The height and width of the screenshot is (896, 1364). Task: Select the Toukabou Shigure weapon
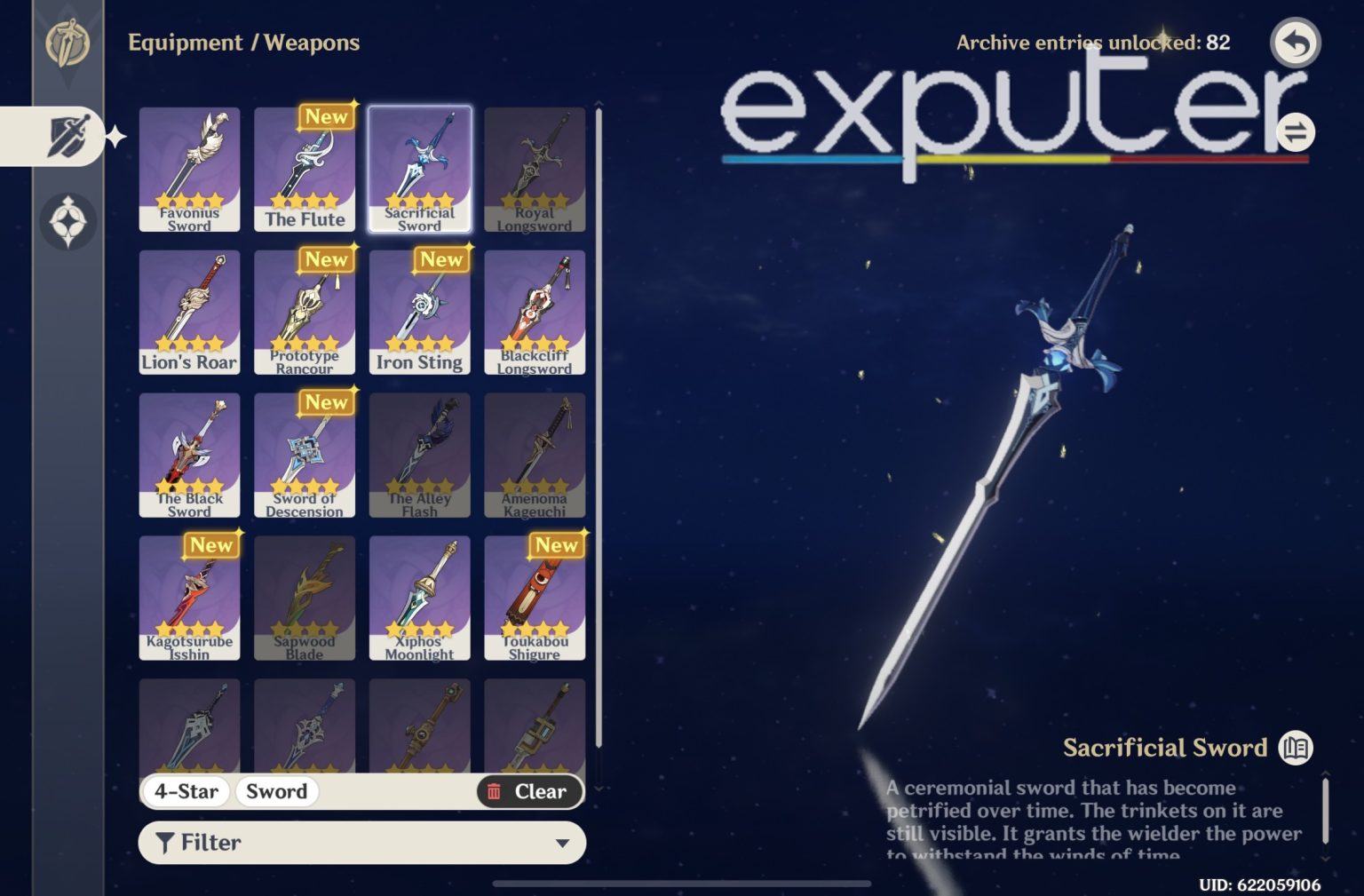click(x=535, y=597)
